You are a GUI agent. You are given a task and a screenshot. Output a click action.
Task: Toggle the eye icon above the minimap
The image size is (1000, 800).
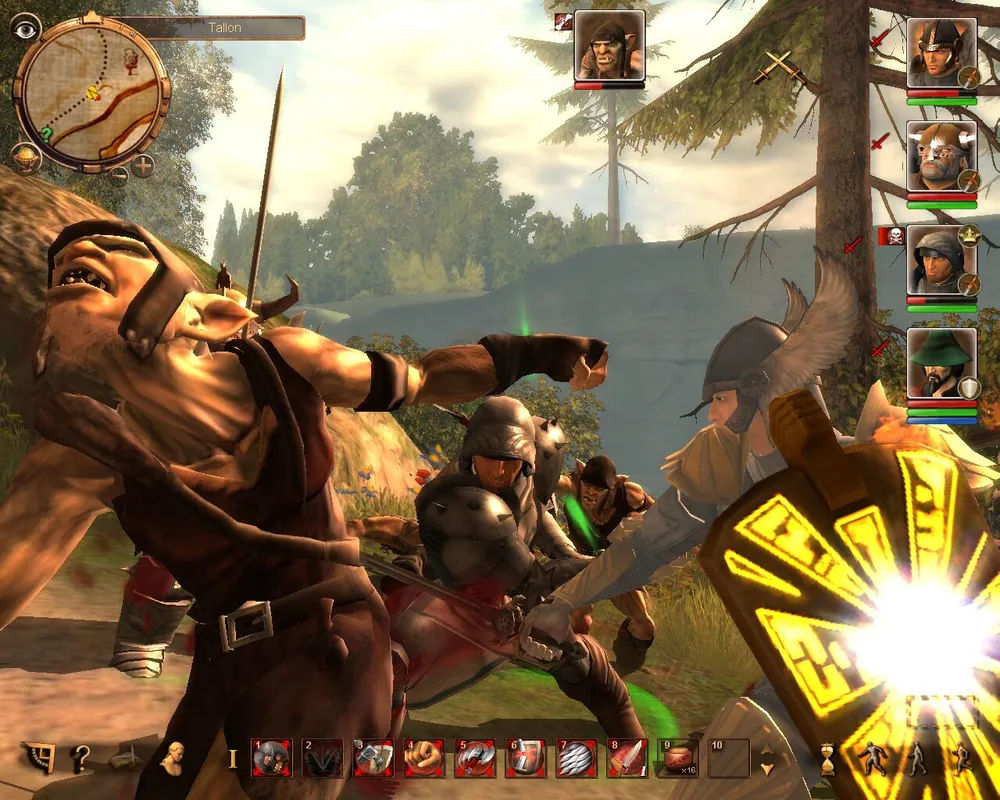25,27
